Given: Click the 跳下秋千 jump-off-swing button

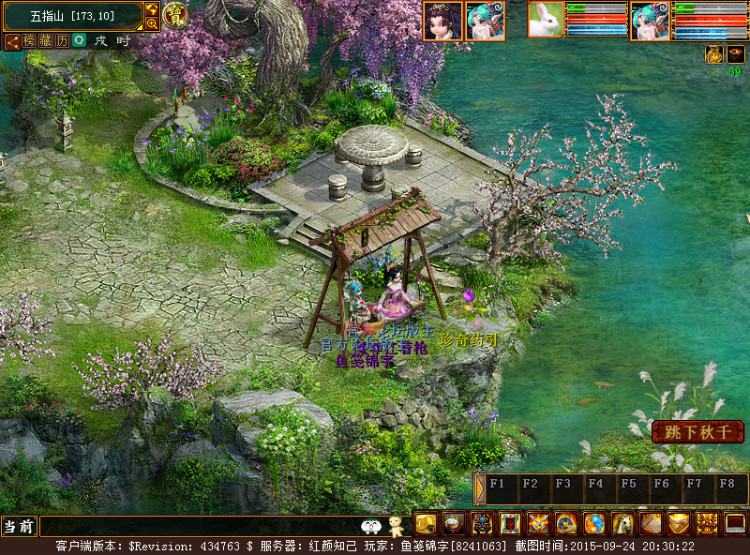Looking at the screenshot, I should 698,432.
